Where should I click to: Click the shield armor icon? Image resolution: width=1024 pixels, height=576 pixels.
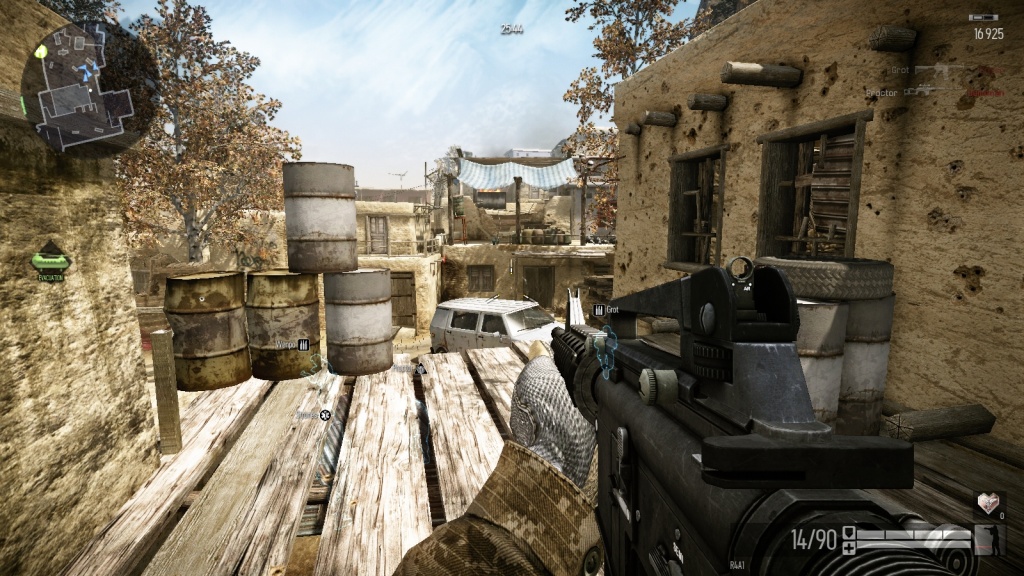tap(849, 532)
